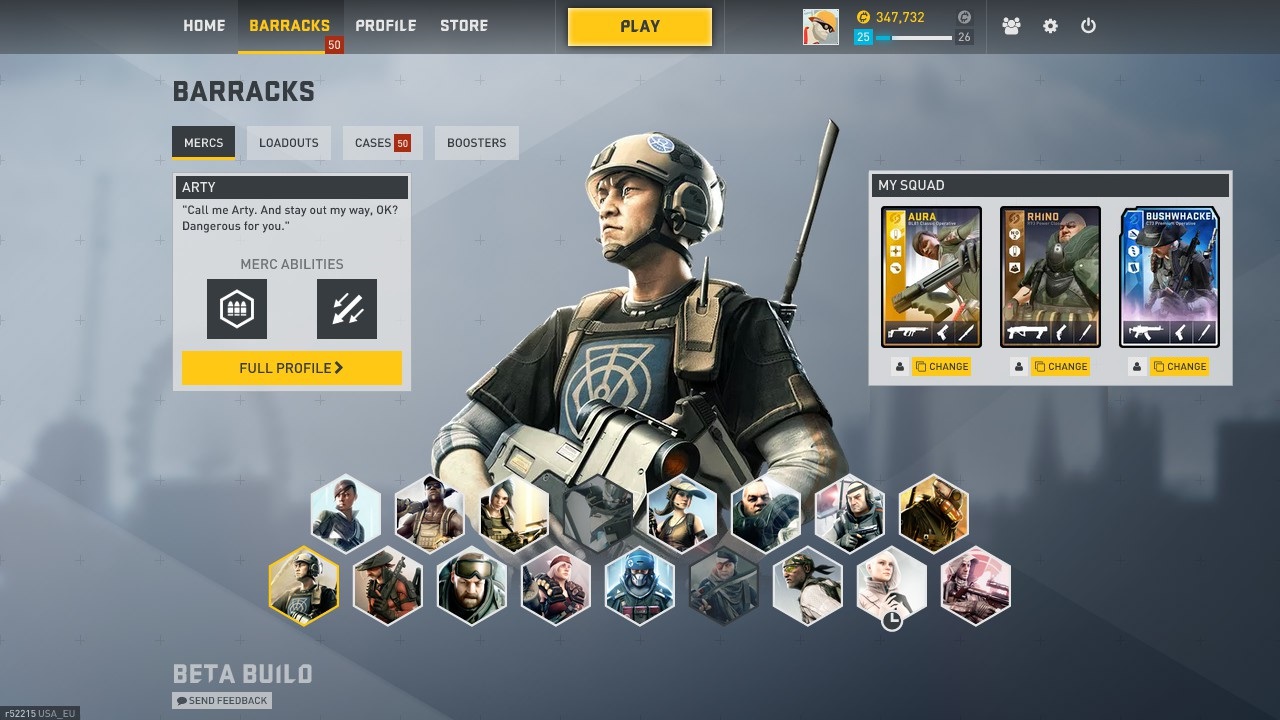Click the power quit icon
Screen dimensions: 1280x720
[1088, 27]
